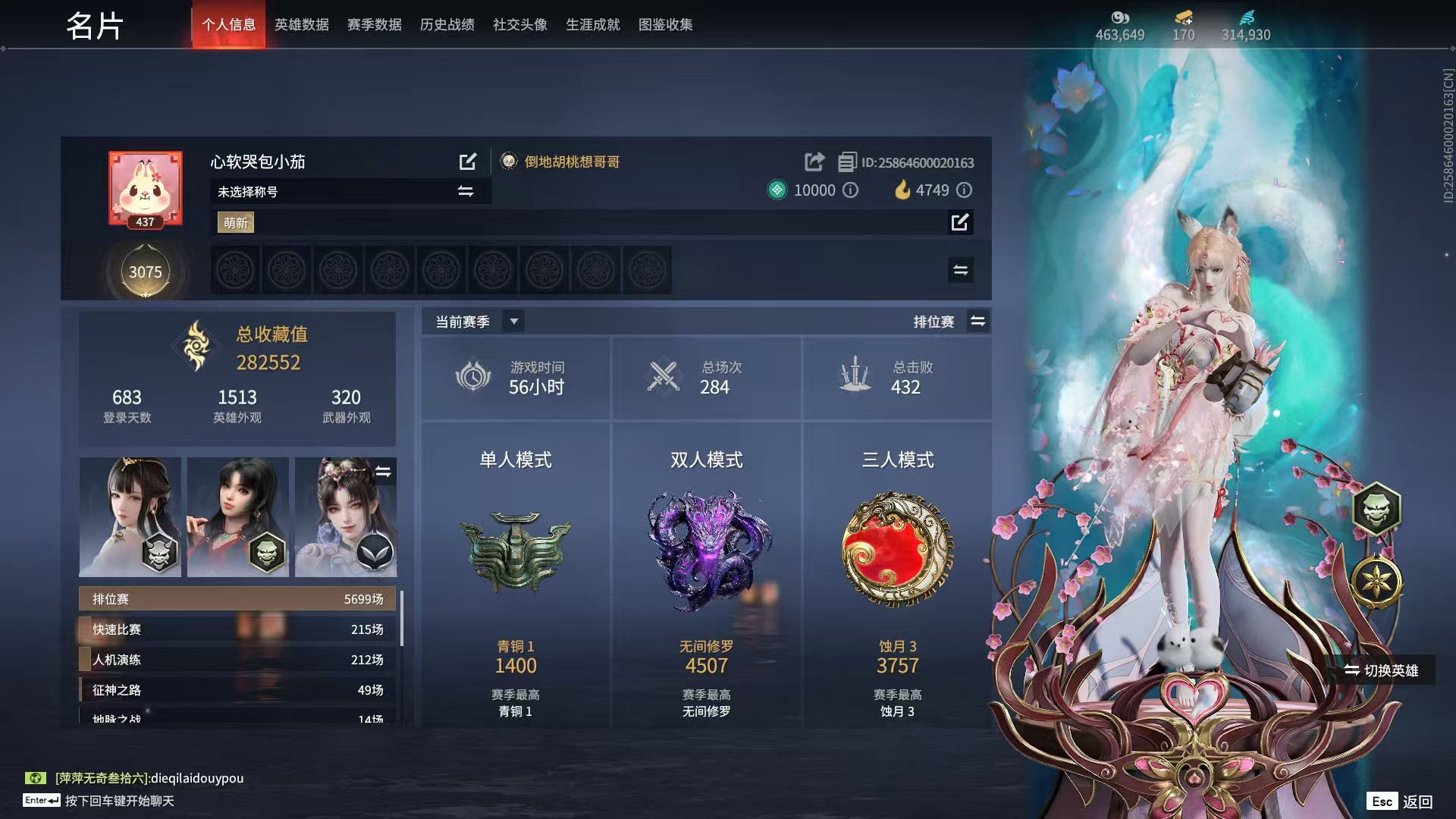Toggle the title switcher beside 未选择称号
Viewport: 1456px width, 819px height.
466,191
